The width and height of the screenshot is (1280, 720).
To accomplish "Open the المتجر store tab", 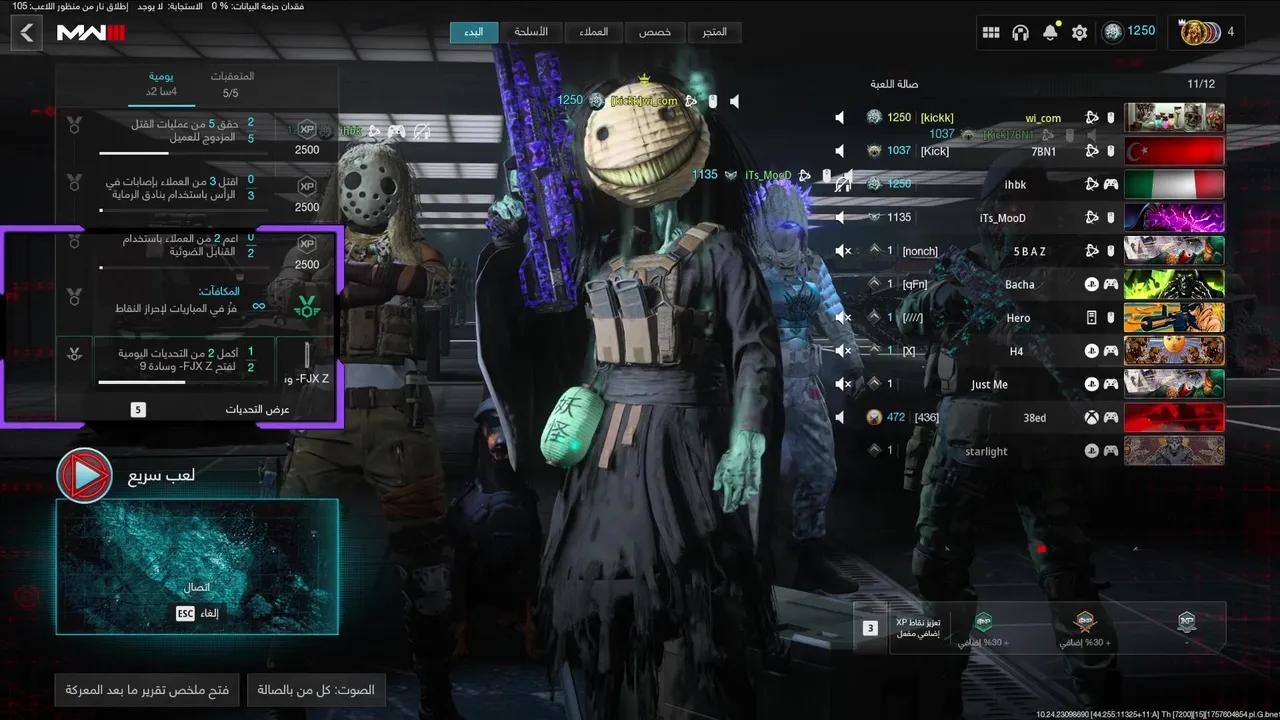I will pos(715,32).
